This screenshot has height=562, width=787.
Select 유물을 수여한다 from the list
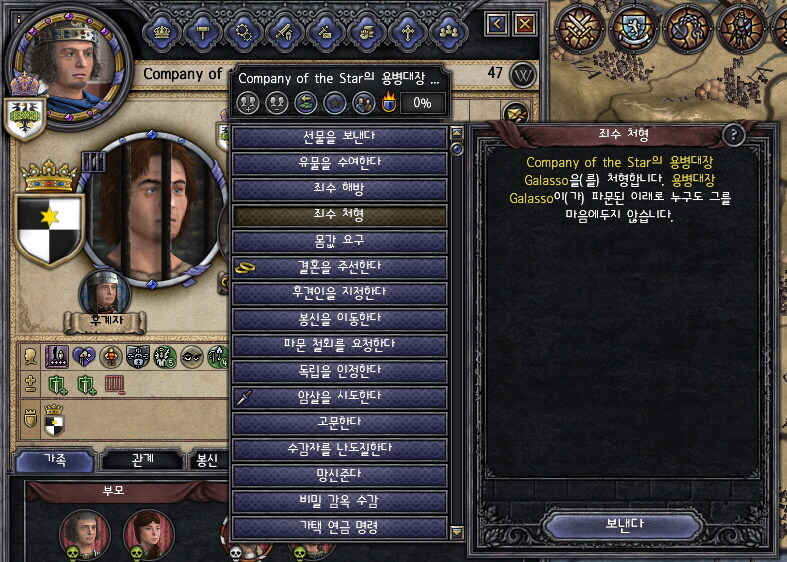pyautogui.click(x=339, y=163)
